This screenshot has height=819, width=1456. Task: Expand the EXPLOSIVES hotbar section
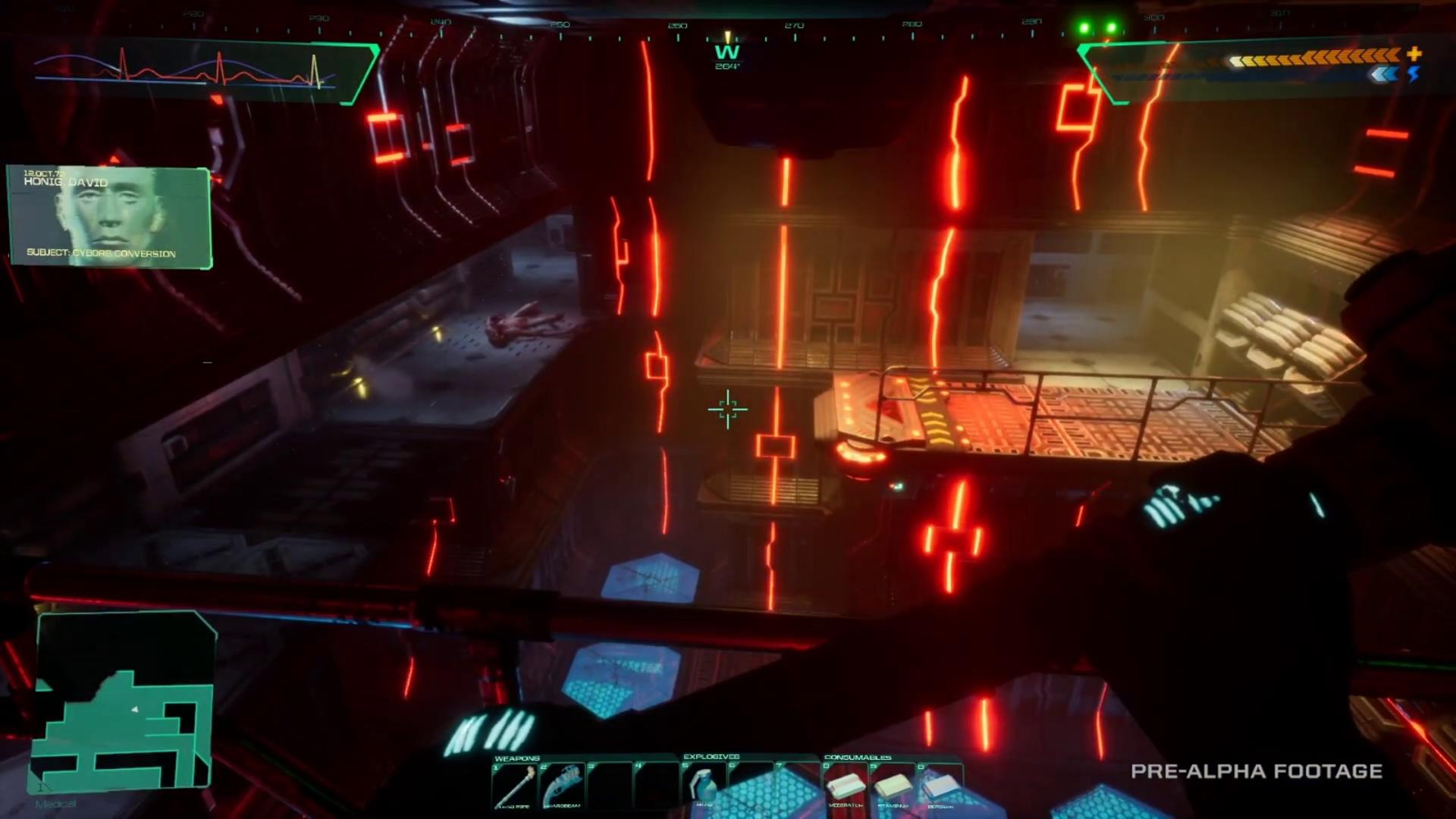711,757
